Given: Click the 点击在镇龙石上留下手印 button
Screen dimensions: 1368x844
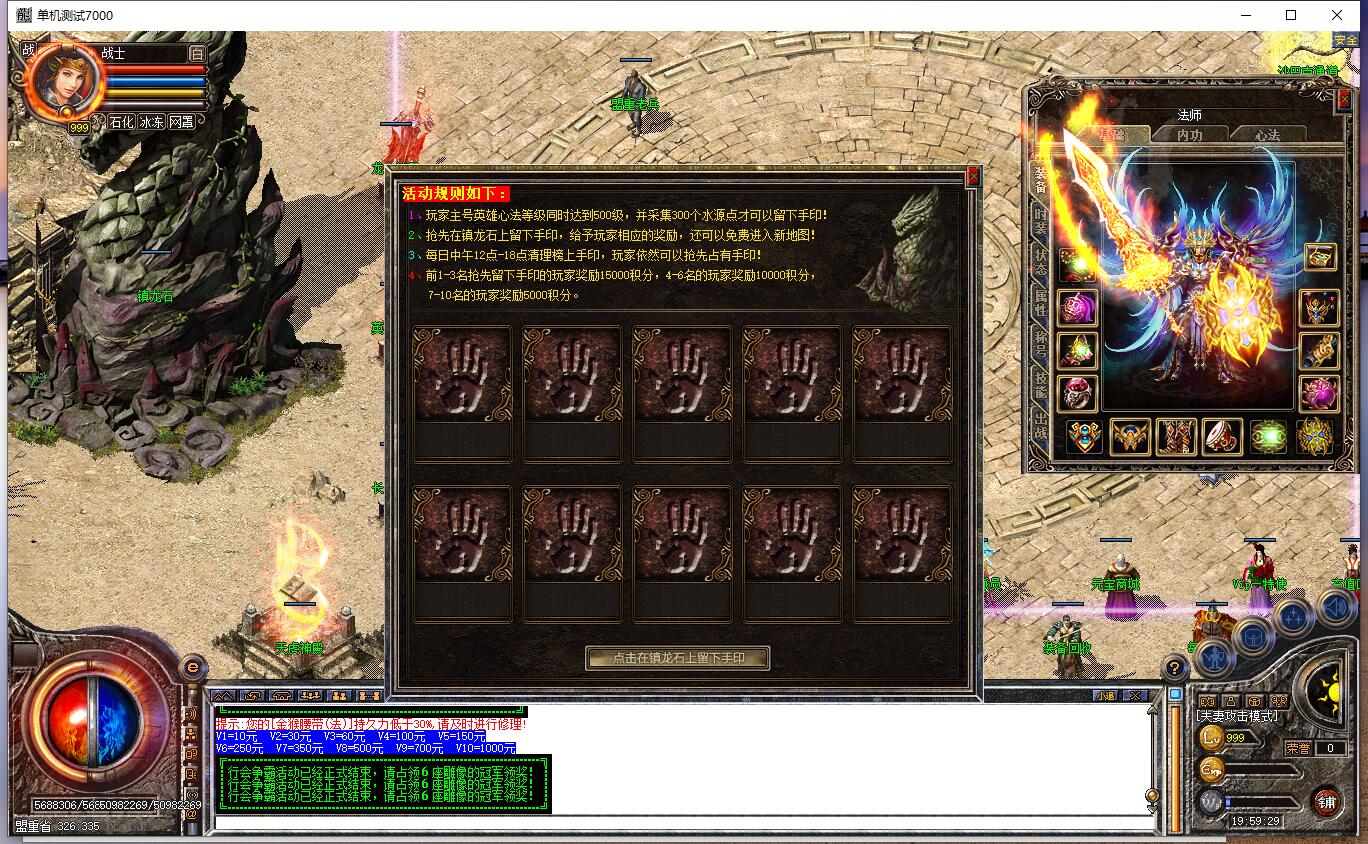Looking at the screenshot, I should 678,658.
